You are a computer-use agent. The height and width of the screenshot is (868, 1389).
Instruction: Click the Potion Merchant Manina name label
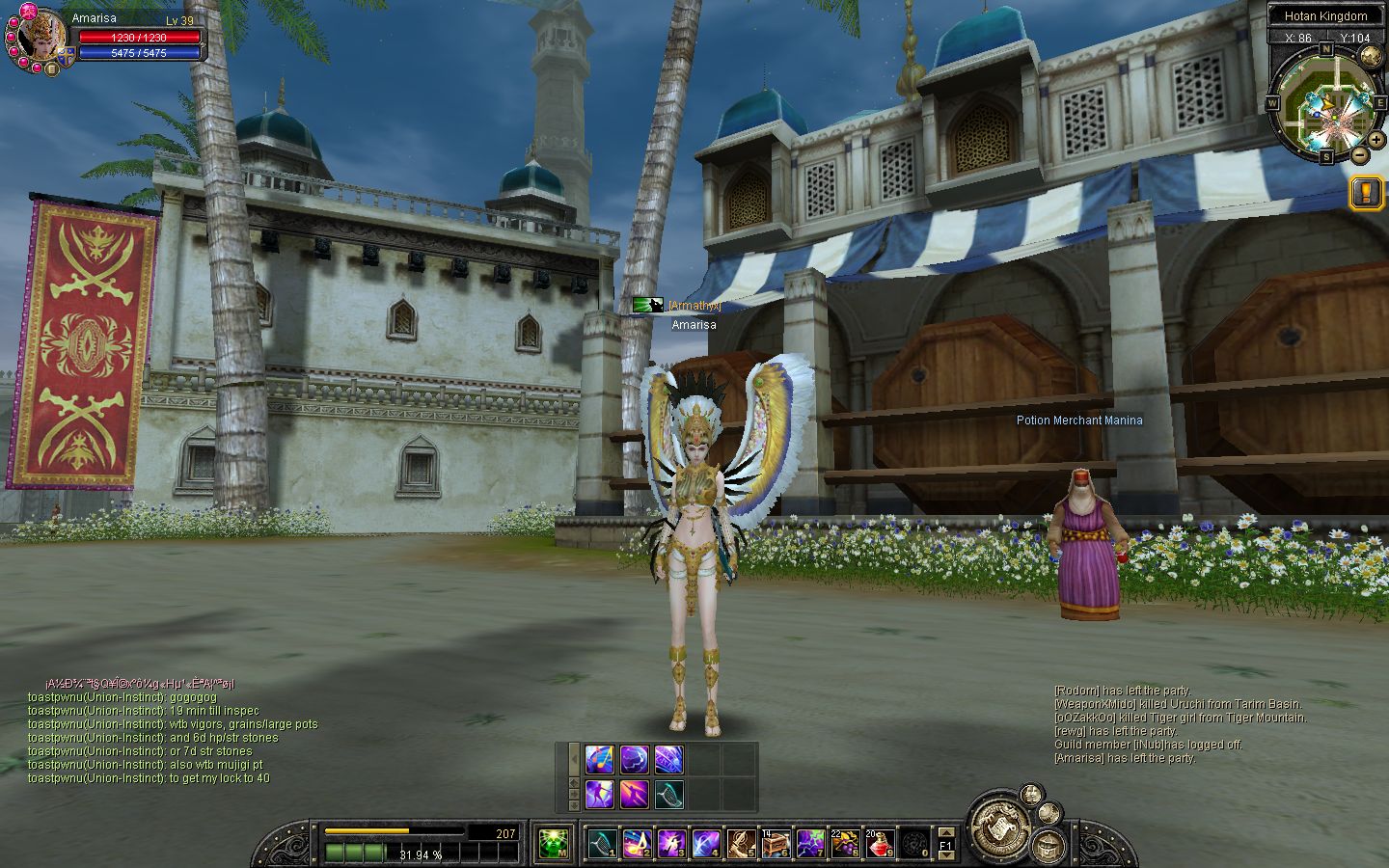1078,420
